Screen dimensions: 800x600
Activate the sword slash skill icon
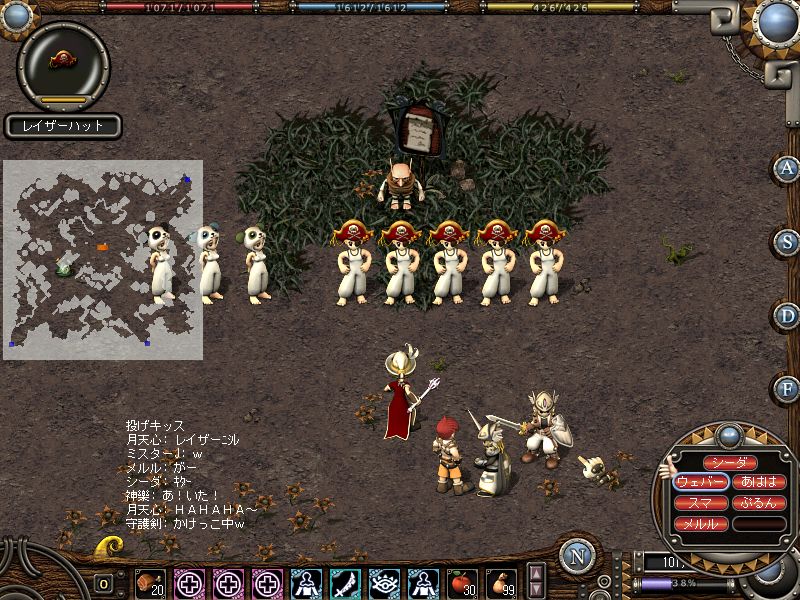click(x=345, y=582)
